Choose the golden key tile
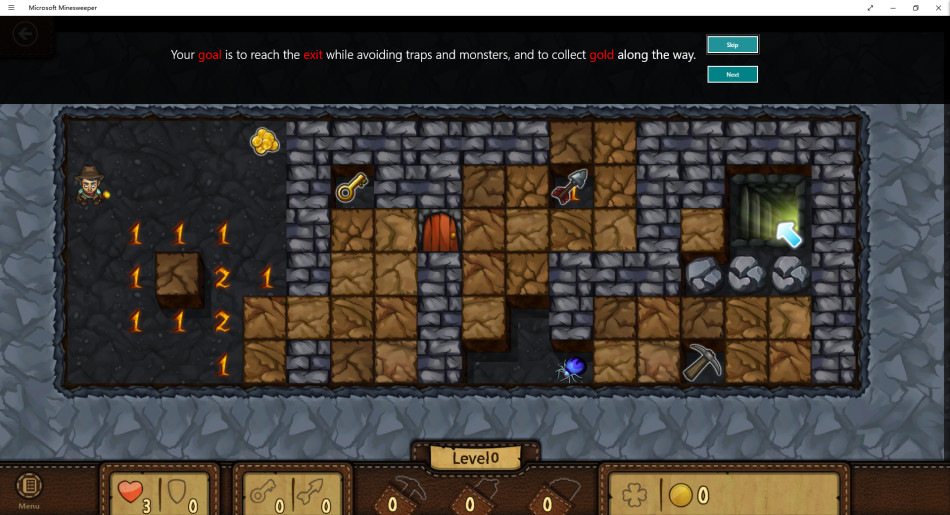 tap(352, 186)
